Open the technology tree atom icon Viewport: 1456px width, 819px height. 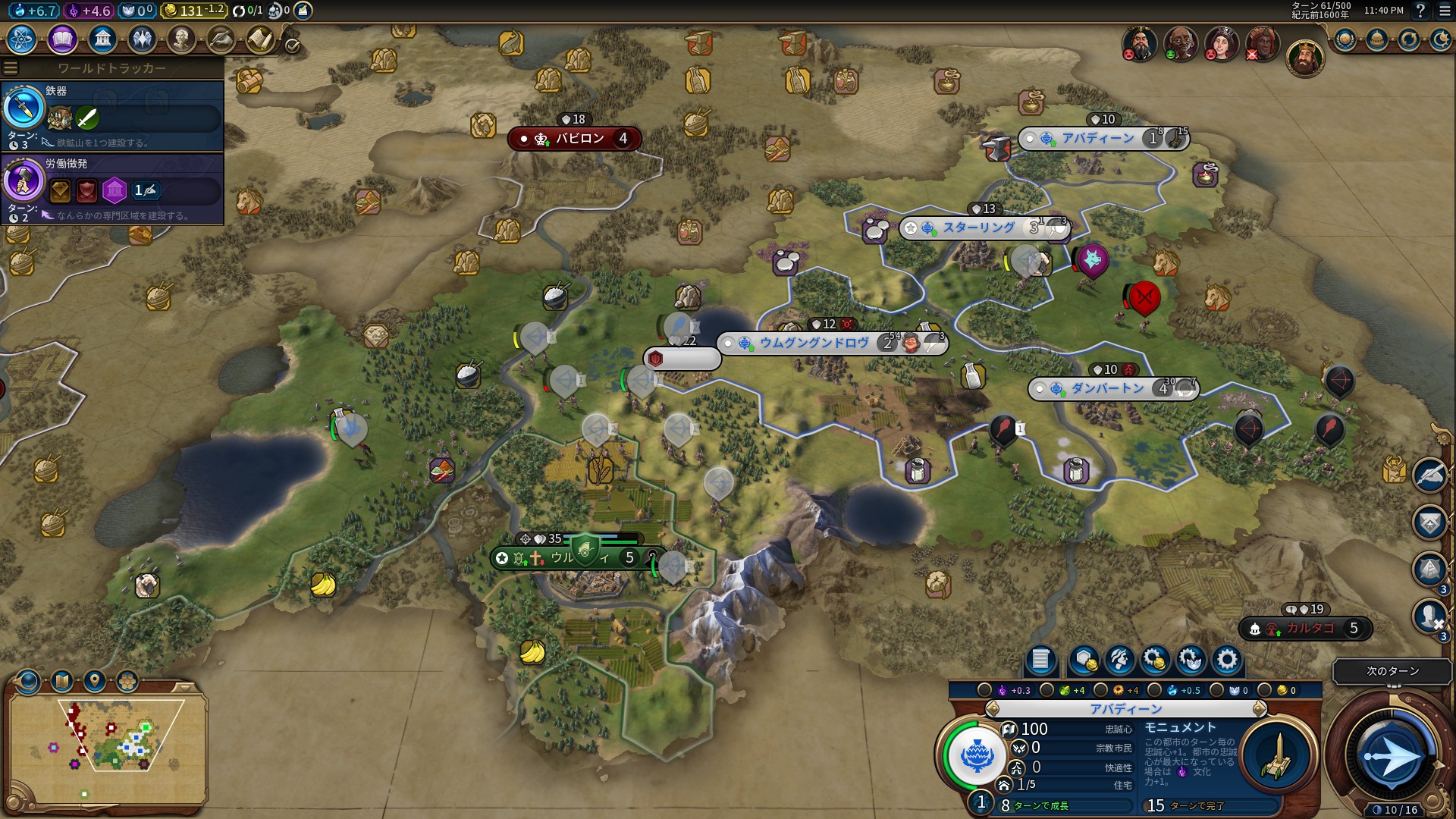[x=22, y=39]
